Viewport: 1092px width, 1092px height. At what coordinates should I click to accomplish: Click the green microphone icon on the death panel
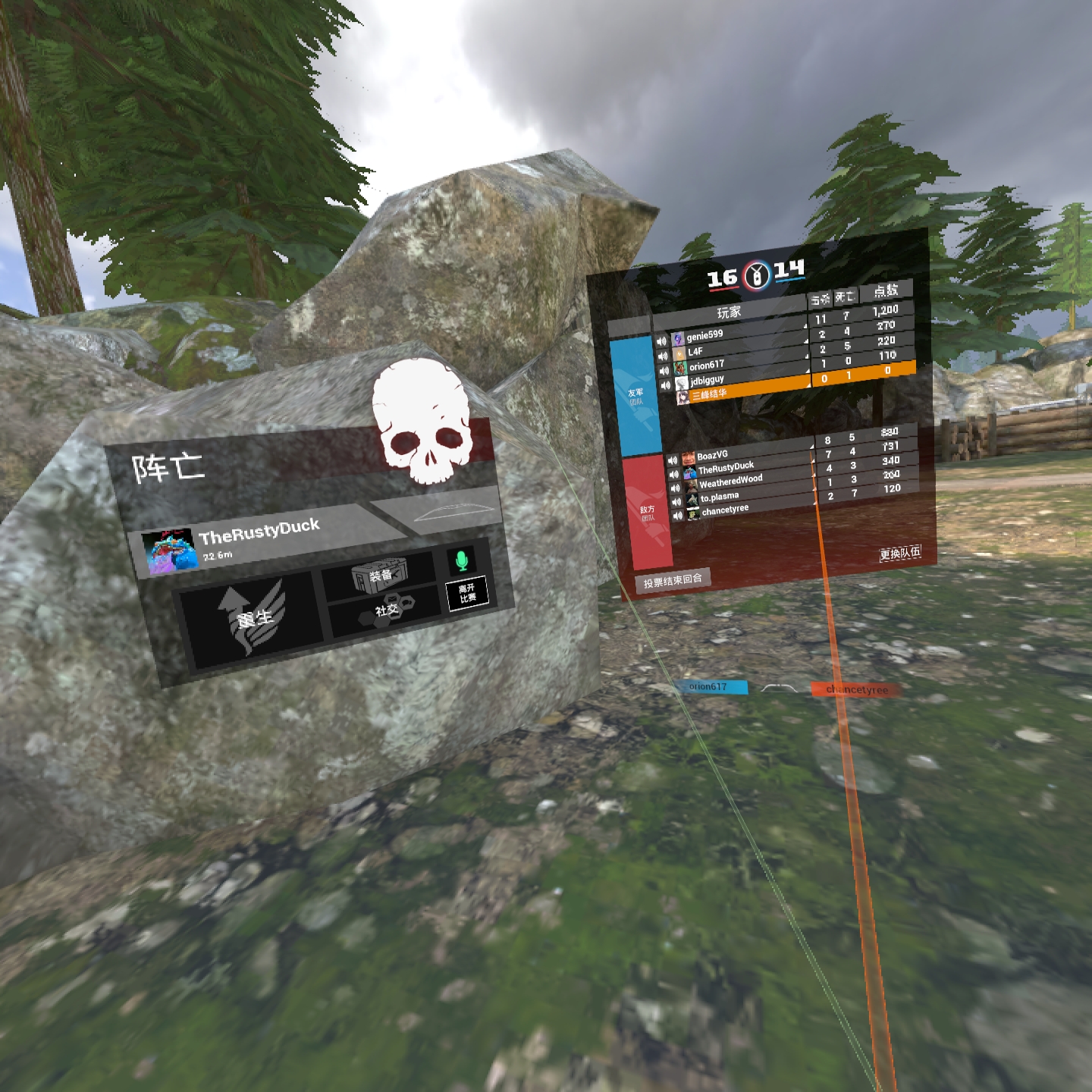[x=461, y=560]
